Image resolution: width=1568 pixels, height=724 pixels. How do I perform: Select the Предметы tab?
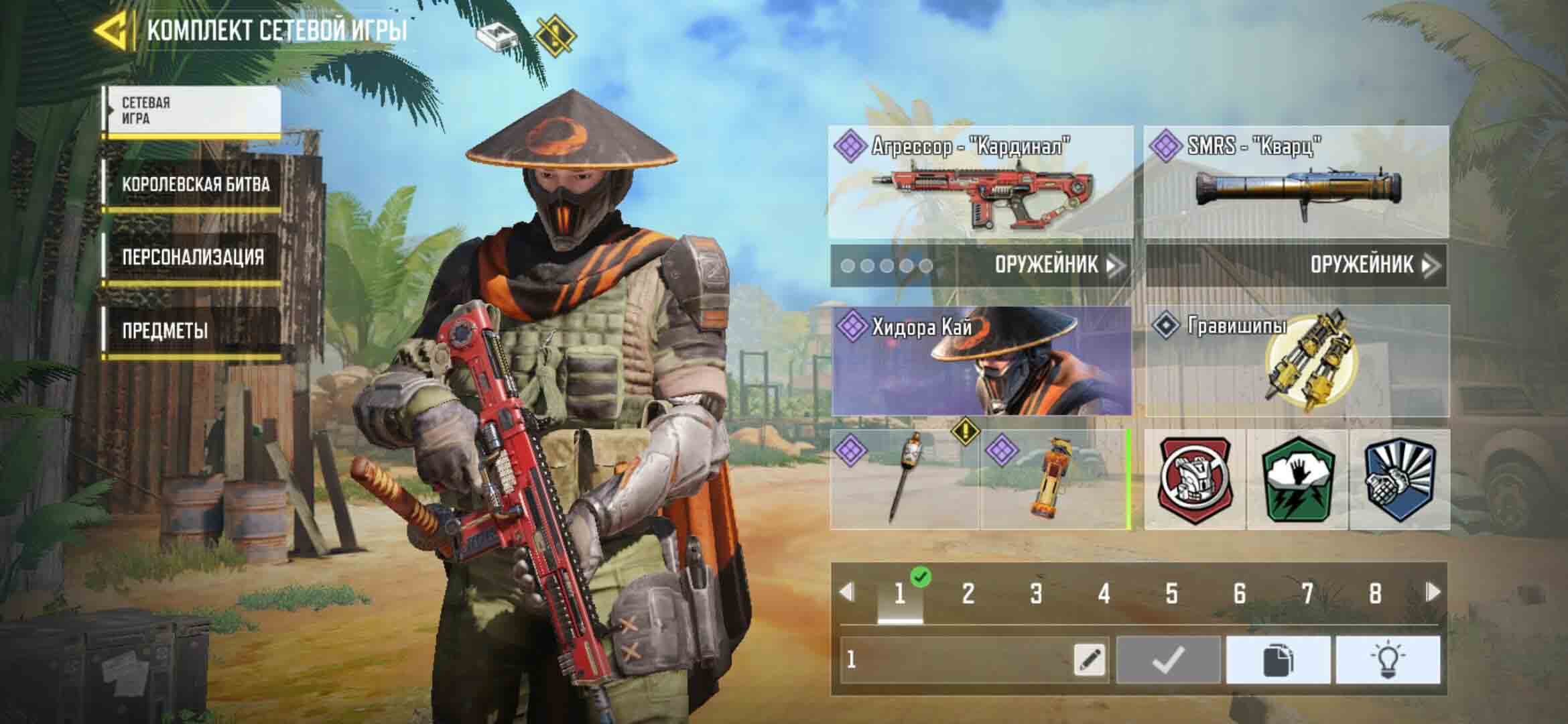tap(165, 330)
